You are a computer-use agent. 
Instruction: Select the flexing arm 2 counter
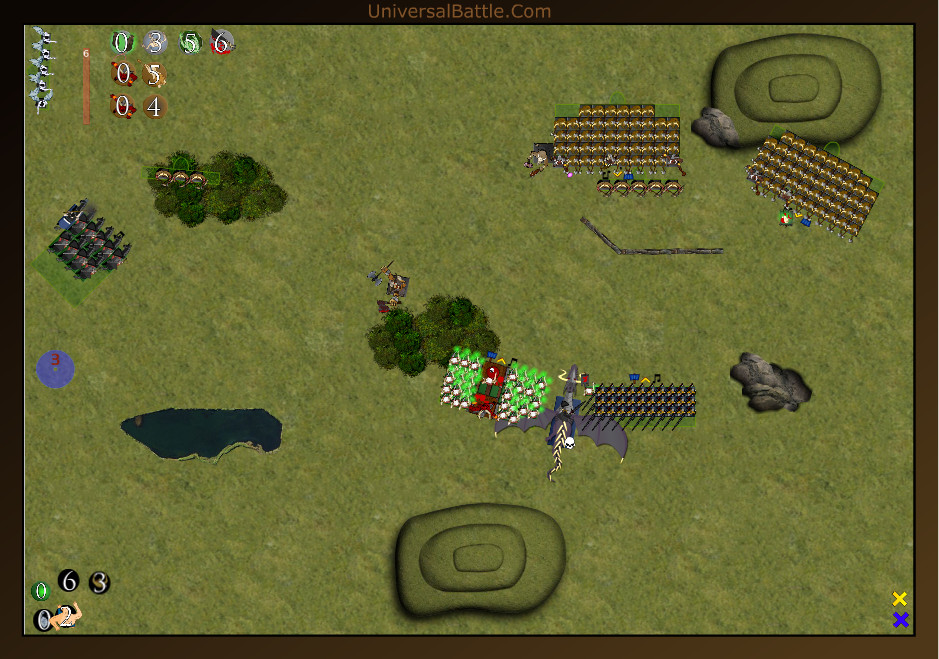(x=67, y=617)
